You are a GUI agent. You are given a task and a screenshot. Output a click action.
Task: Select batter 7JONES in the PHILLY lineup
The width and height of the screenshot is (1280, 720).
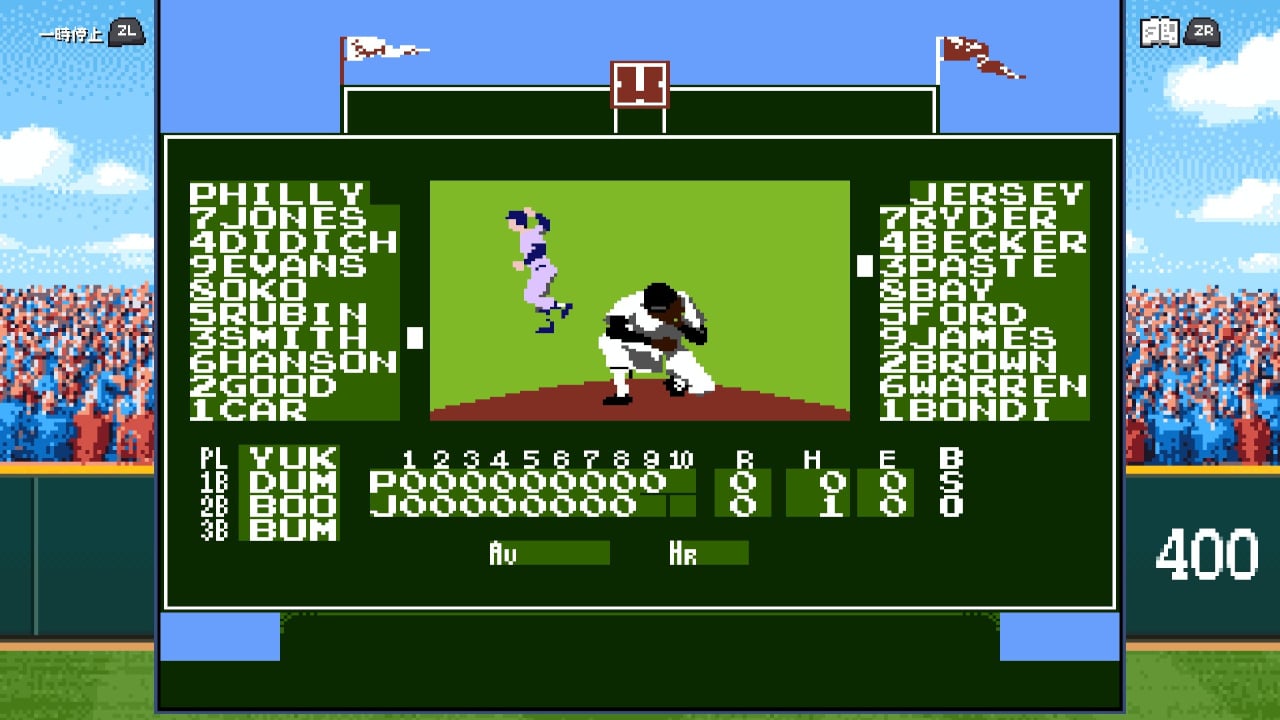click(277, 215)
